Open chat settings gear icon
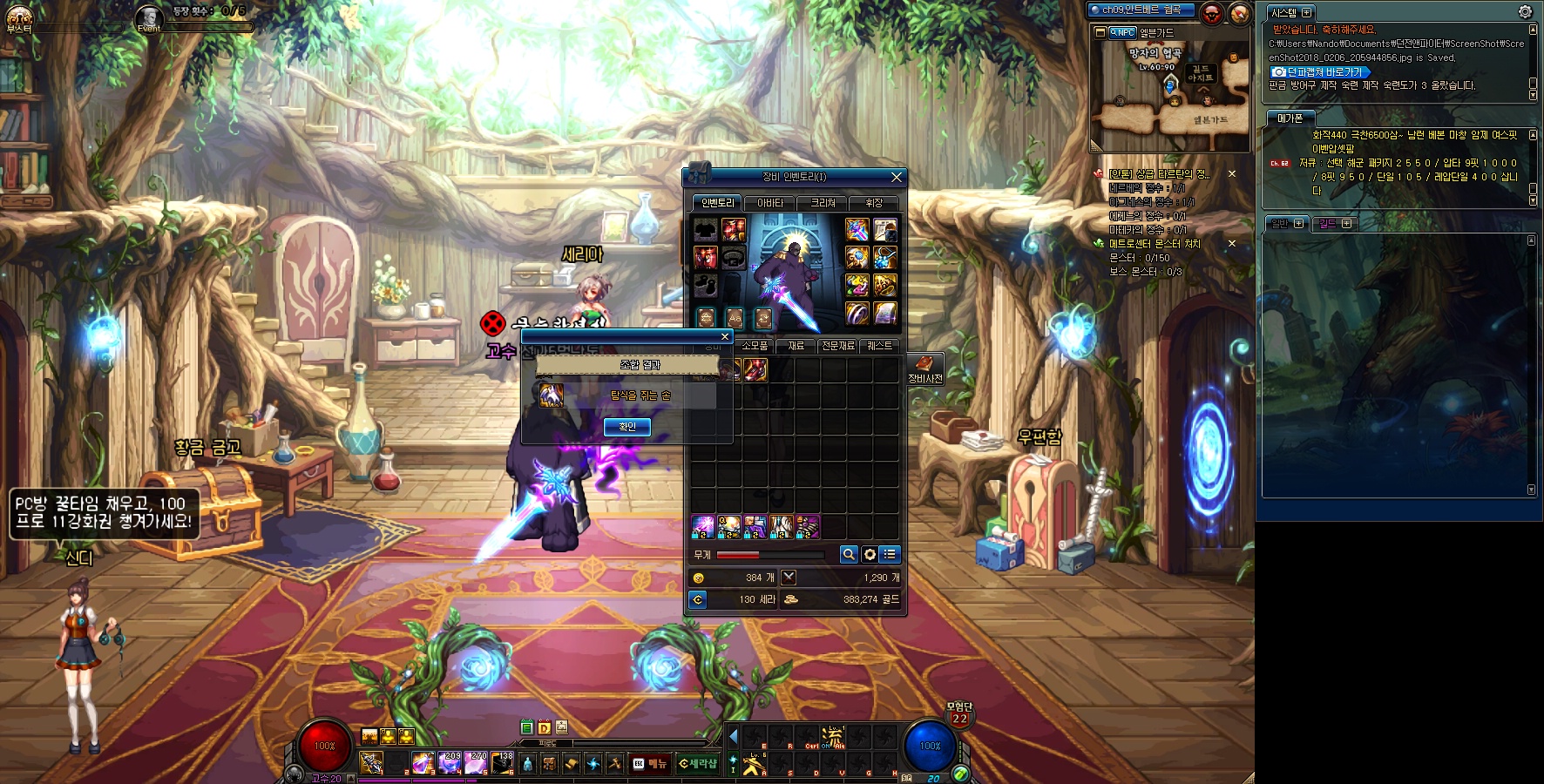 [1525, 11]
